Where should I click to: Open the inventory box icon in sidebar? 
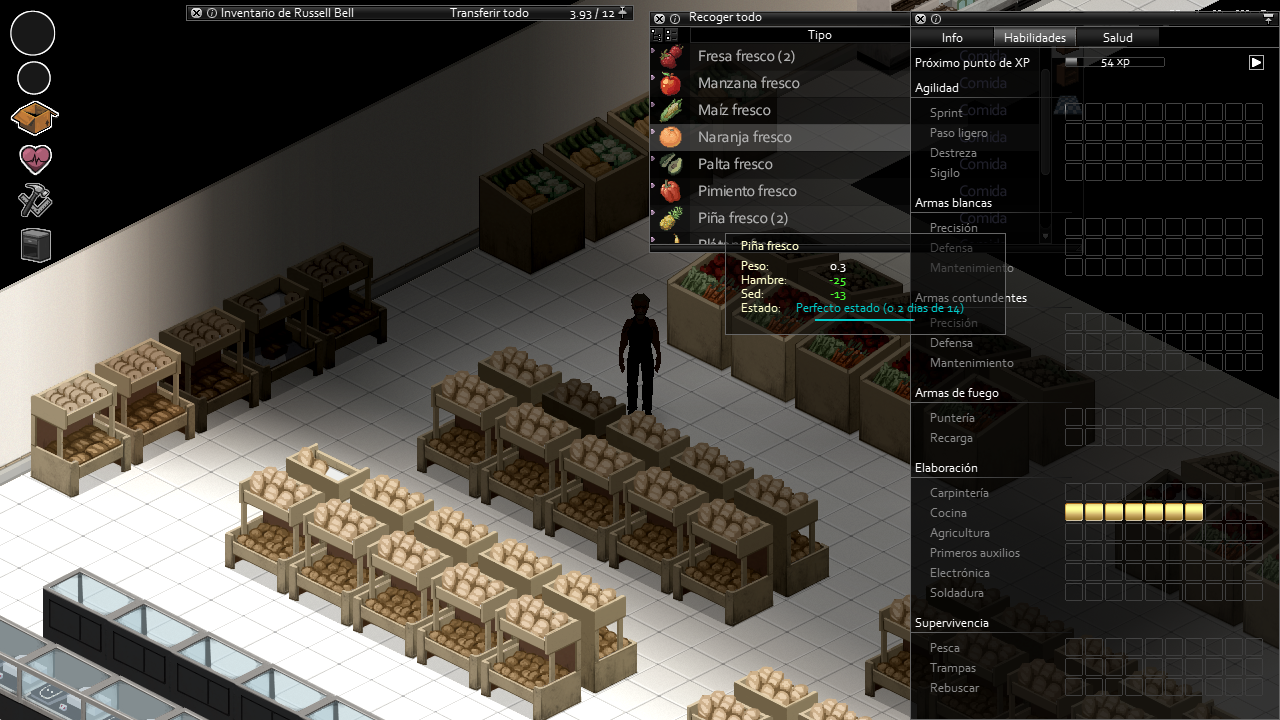point(33,118)
